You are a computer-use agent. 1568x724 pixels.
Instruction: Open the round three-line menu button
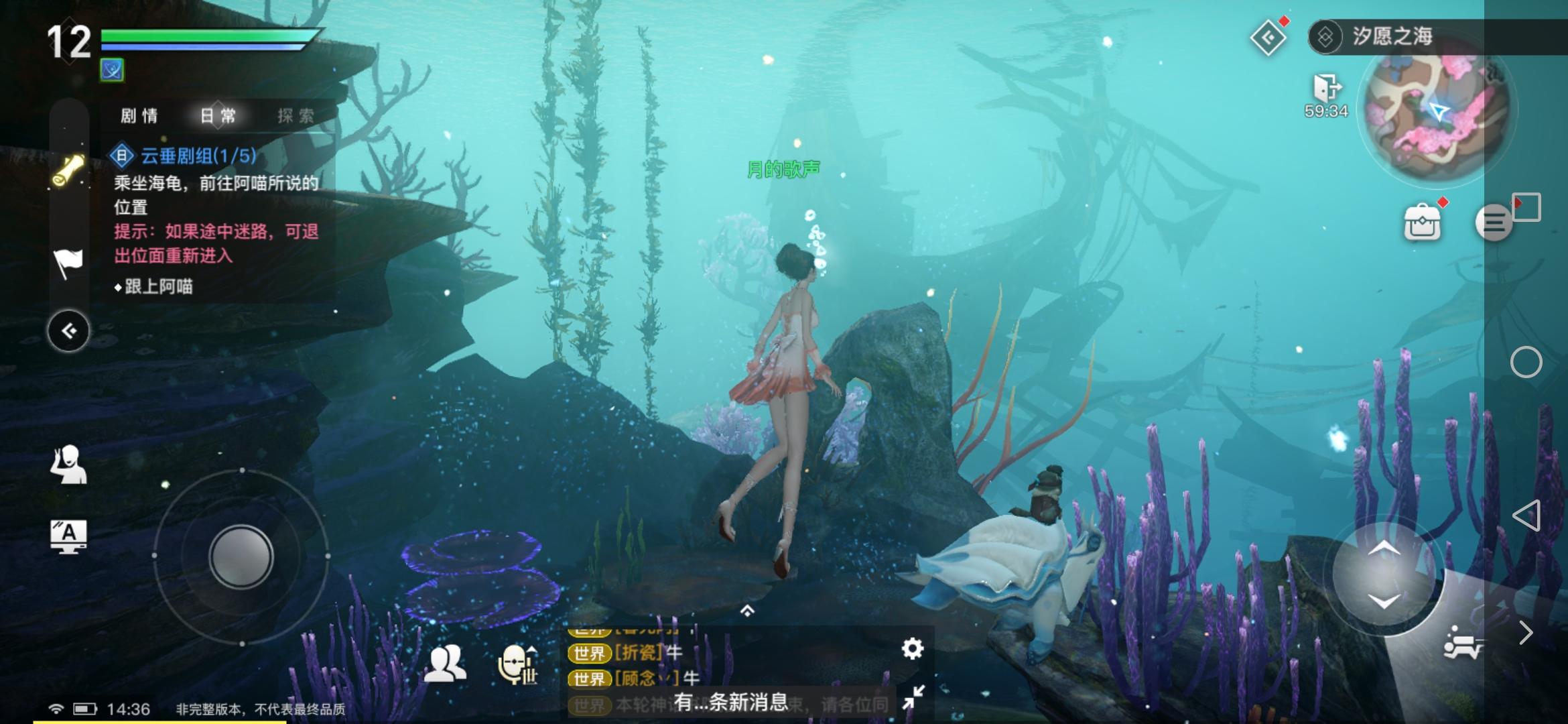tap(1493, 223)
